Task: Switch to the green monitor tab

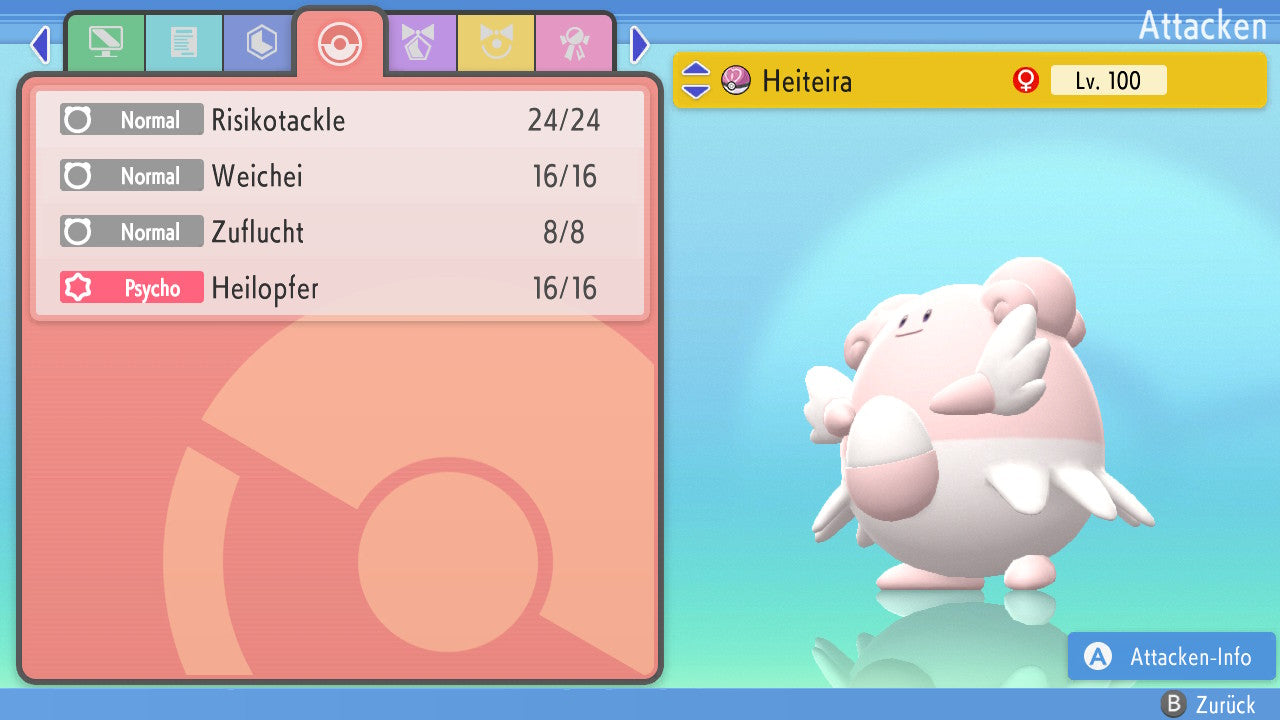Action: [x=105, y=43]
